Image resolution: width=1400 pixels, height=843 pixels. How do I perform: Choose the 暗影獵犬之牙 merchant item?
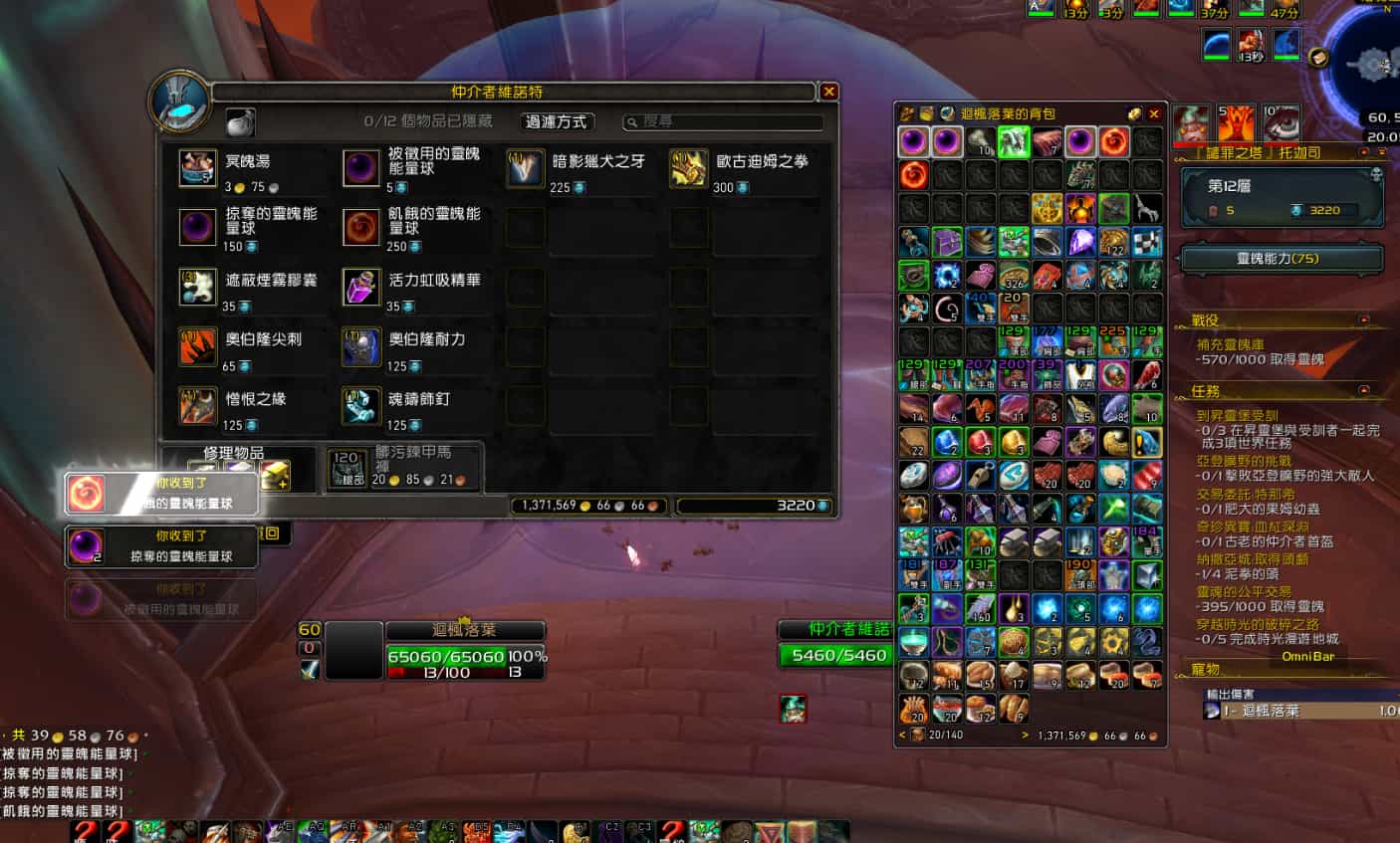point(525,168)
